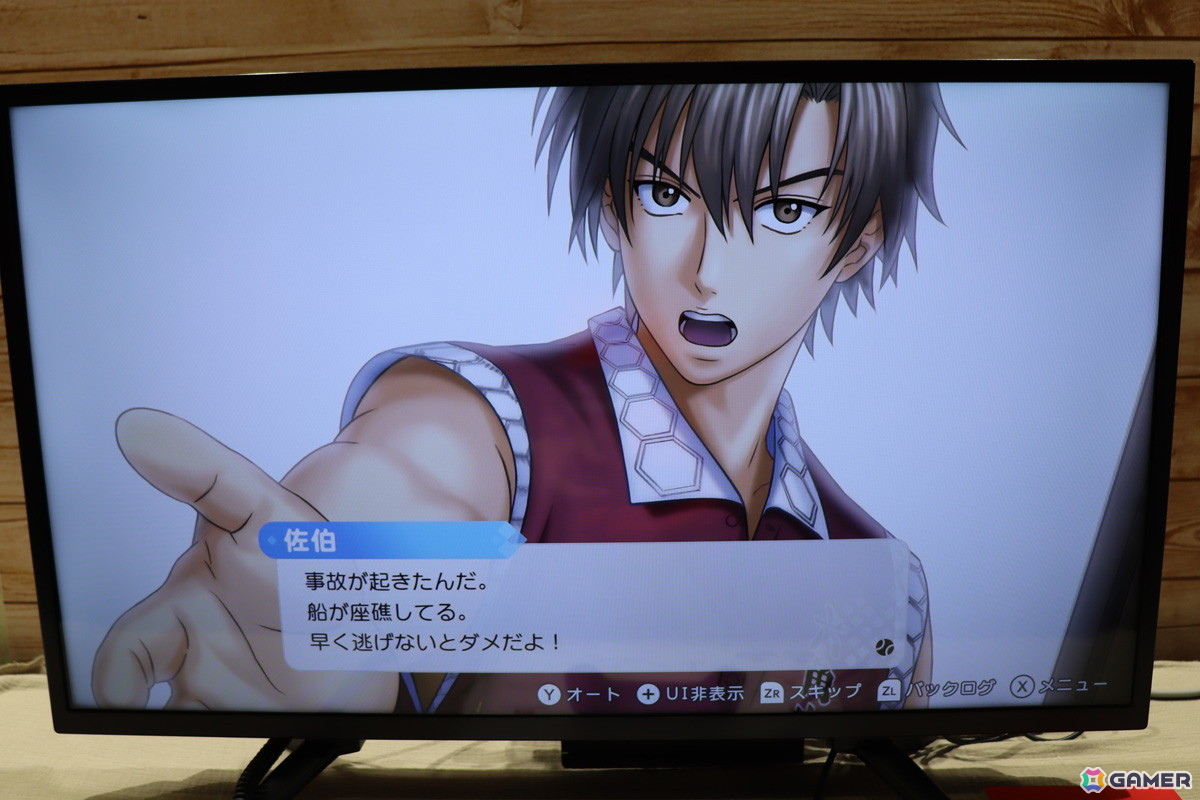Click the tennis ball continue indicator
1200x800 pixels.
tap(883, 647)
